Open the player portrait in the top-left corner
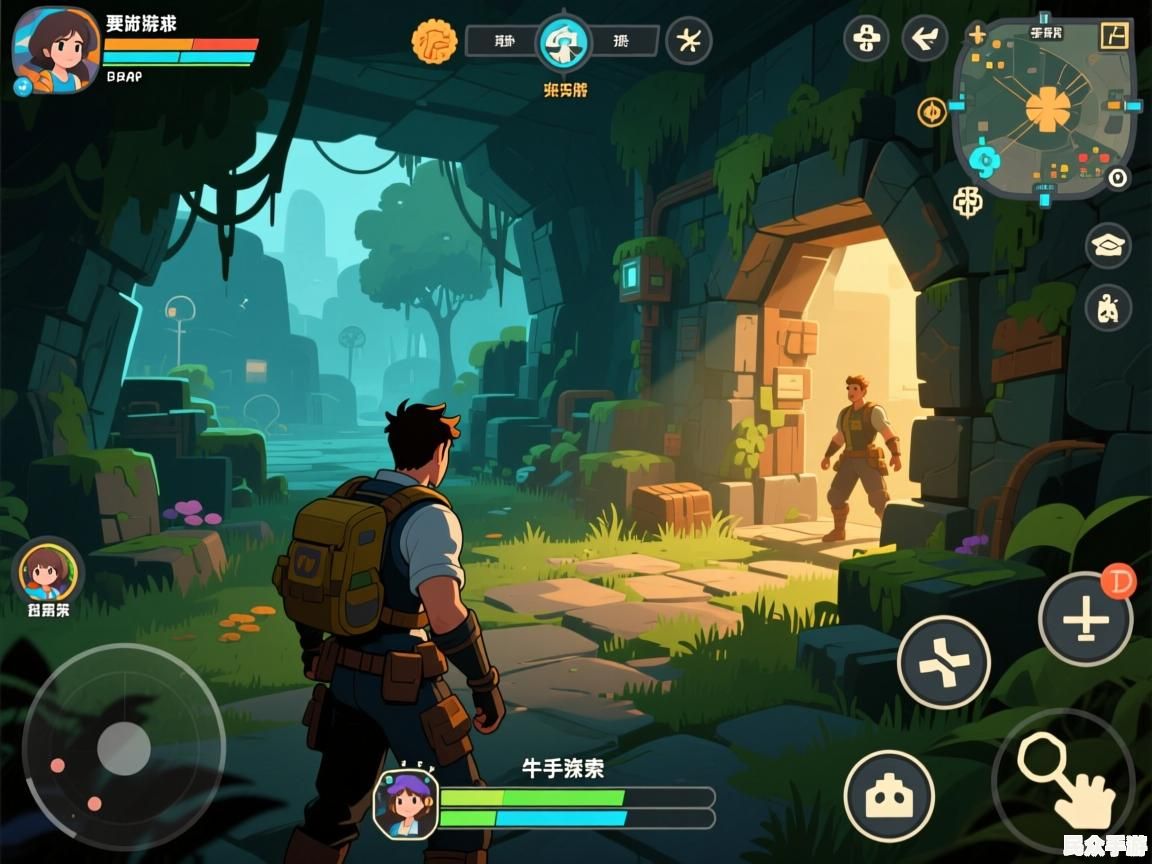Viewport: 1152px width, 864px height. 56,50
